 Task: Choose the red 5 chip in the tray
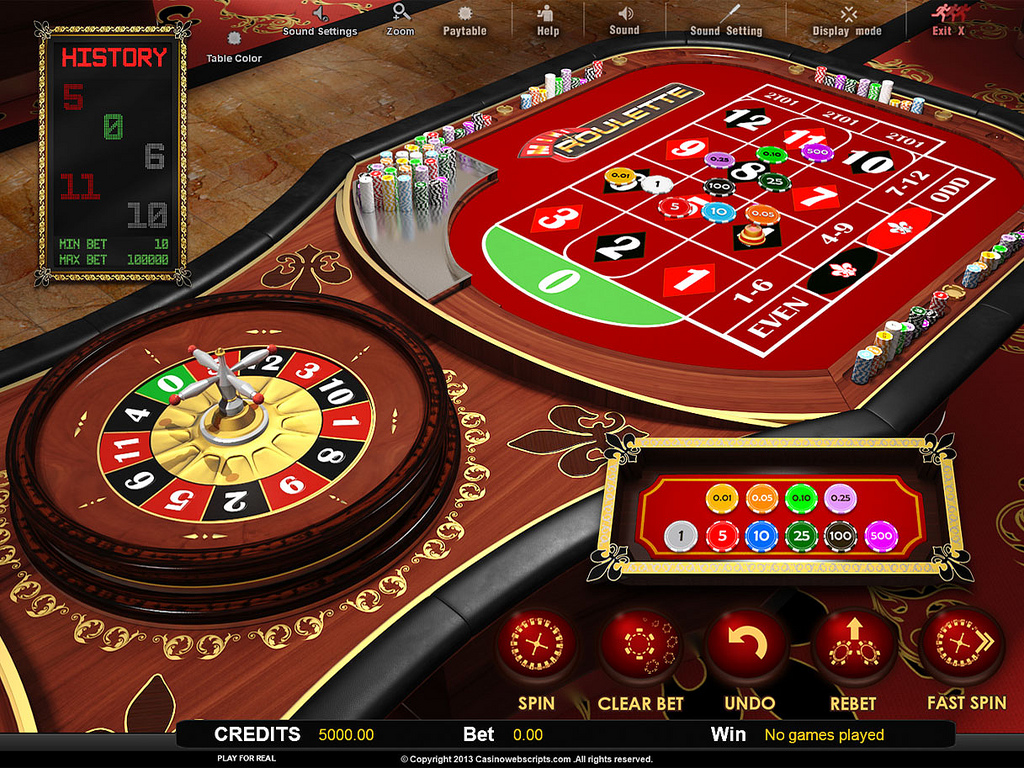click(x=720, y=537)
